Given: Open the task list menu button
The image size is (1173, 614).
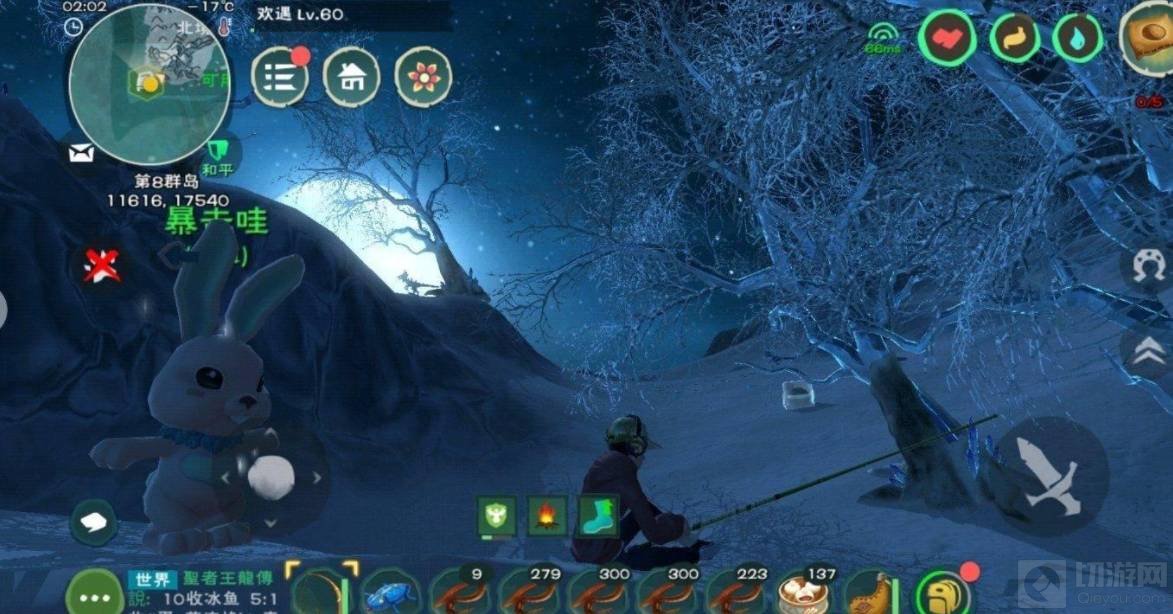Looking at the screenshot, I should (x=280, y=77).
